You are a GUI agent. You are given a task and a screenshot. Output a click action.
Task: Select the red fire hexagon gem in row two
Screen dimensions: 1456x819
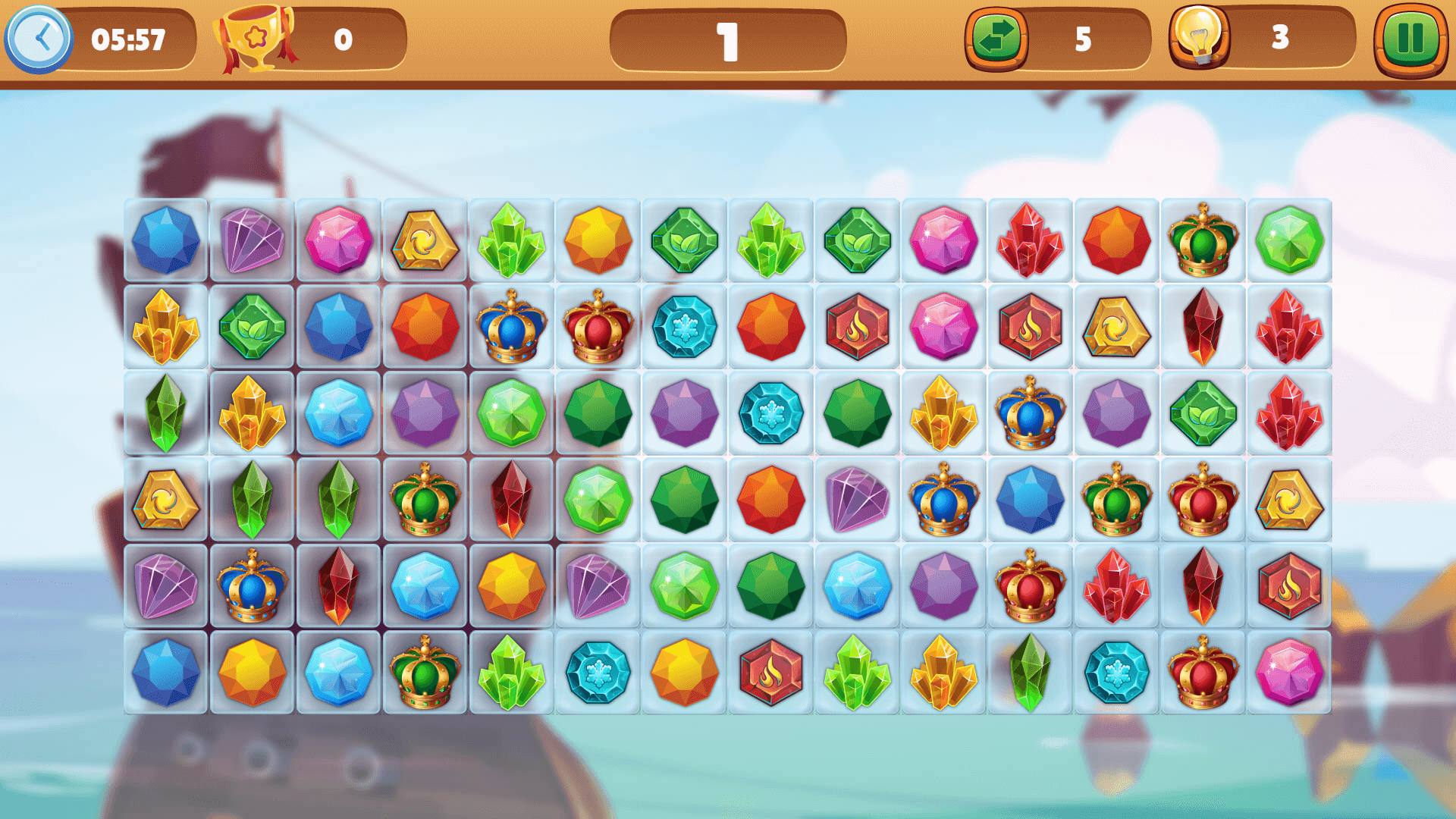[x=856, y=328]
